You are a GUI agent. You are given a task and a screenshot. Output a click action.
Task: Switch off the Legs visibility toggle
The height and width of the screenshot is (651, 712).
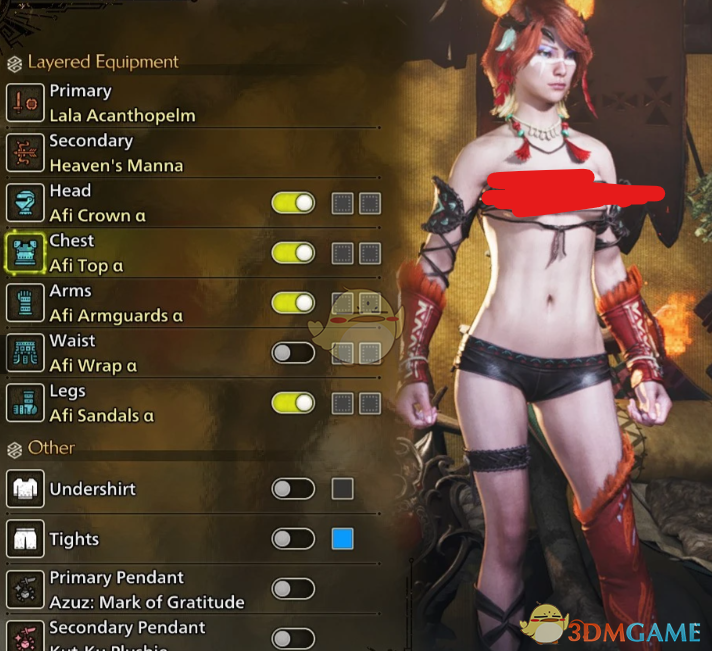(x=292, y=403)
